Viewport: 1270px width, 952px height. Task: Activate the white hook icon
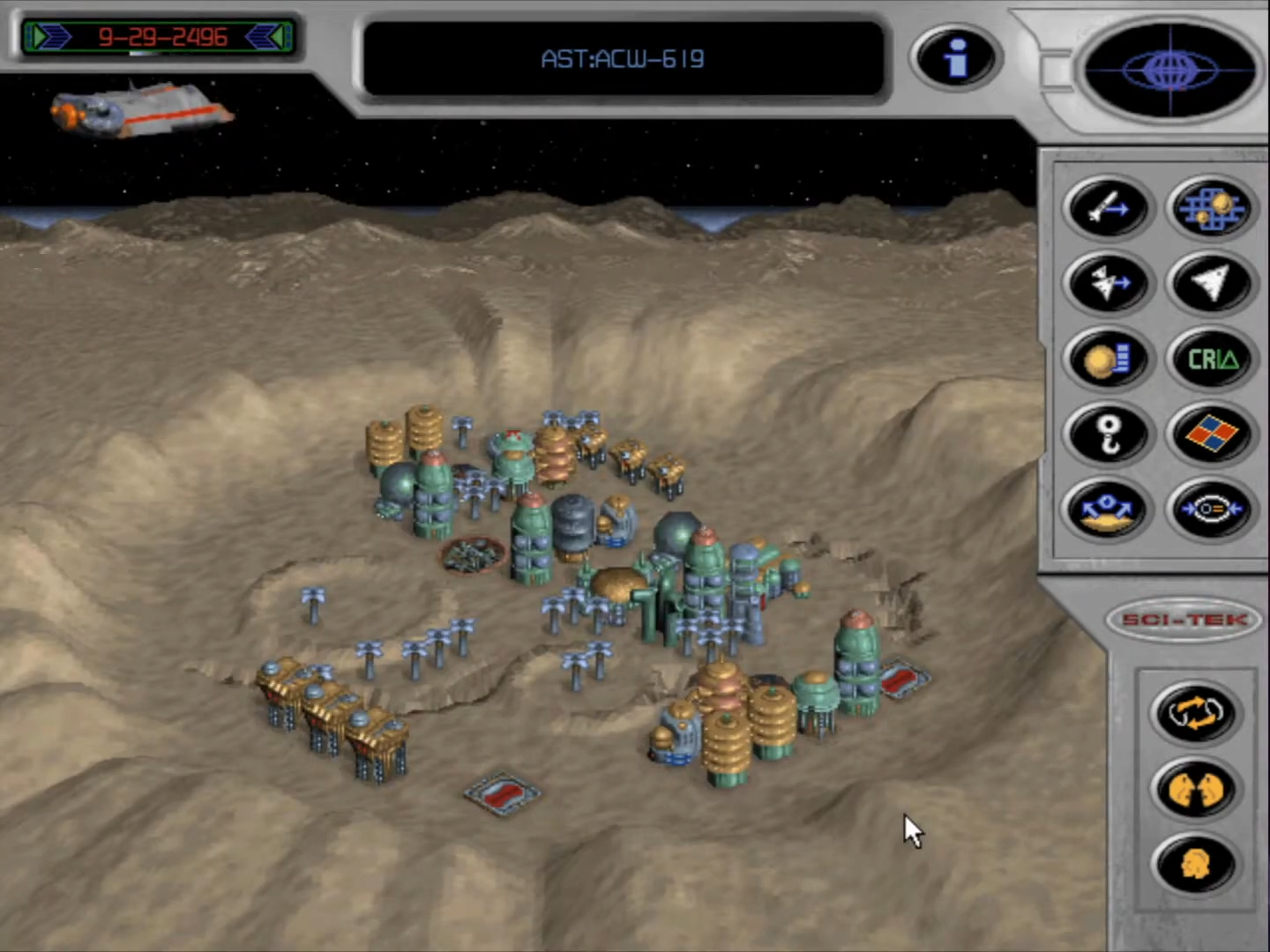click(x=1108, y=435)
